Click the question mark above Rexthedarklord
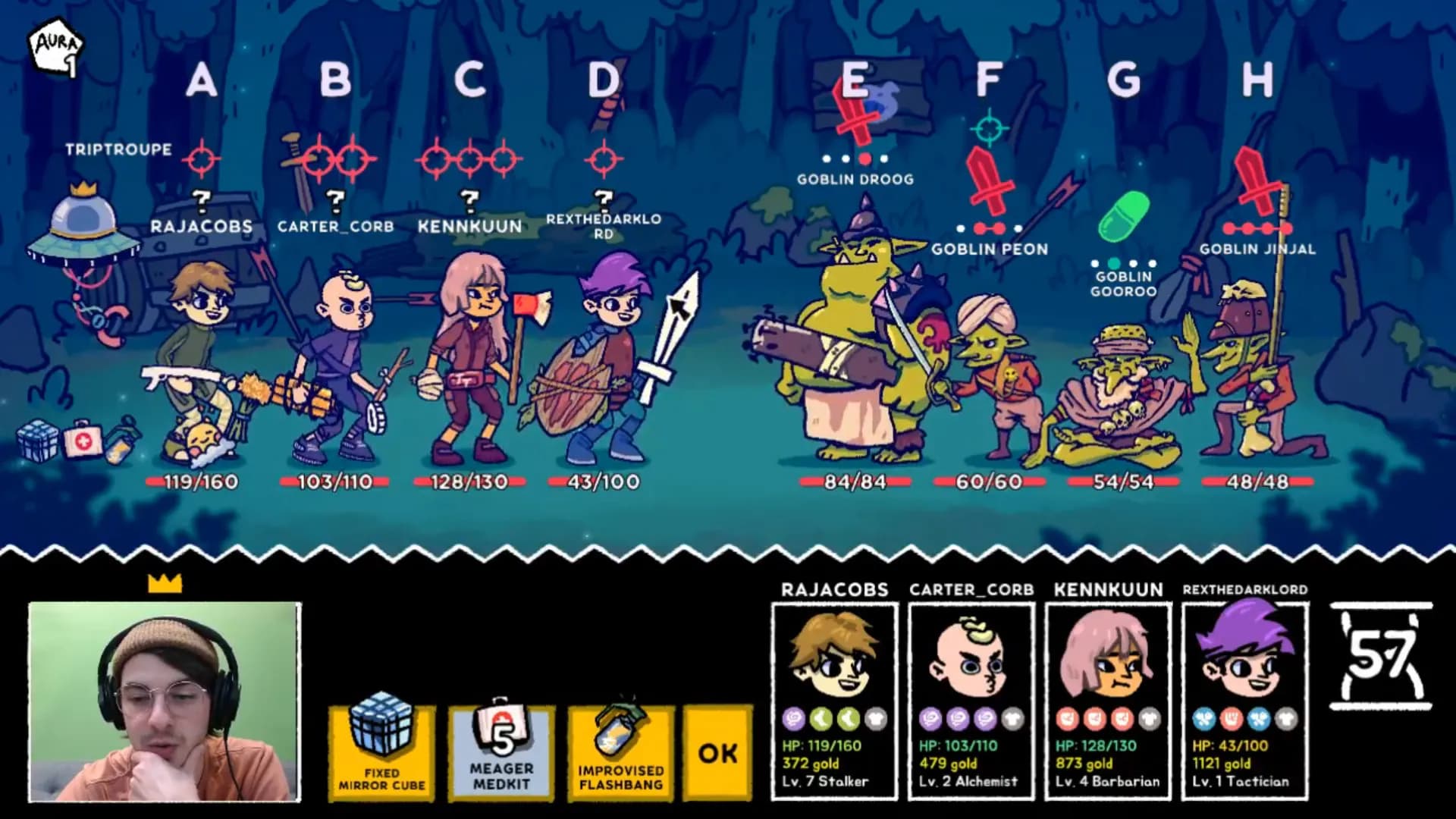This screenshot has width=1456, height=819. coord(604,199)
